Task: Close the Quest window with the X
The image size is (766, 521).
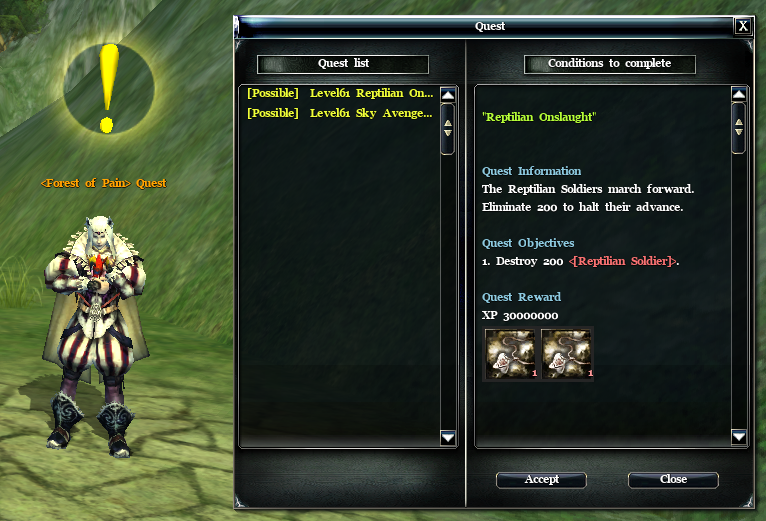Action: coord(743,26)
